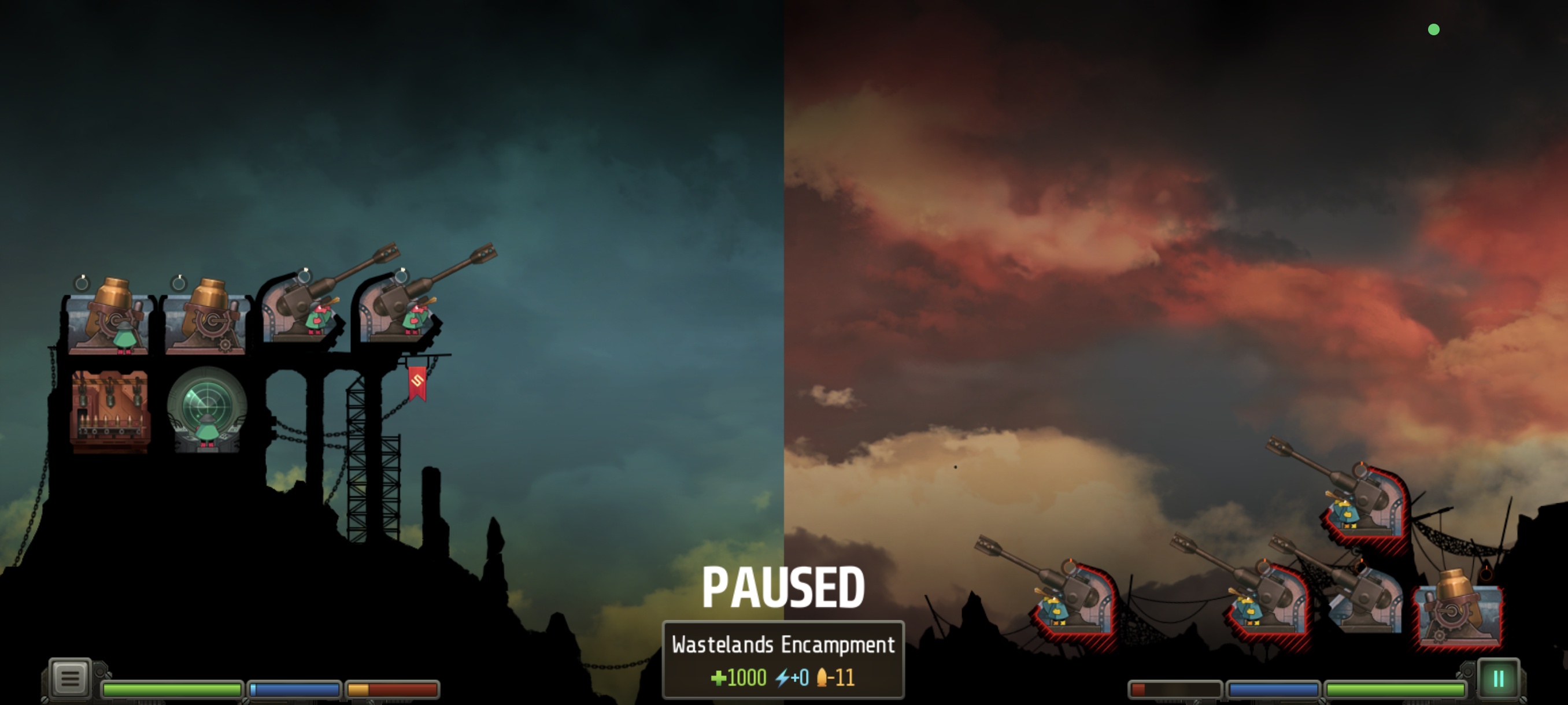Click the PAUSED label to resume
1568x705 pixels.
784,586
